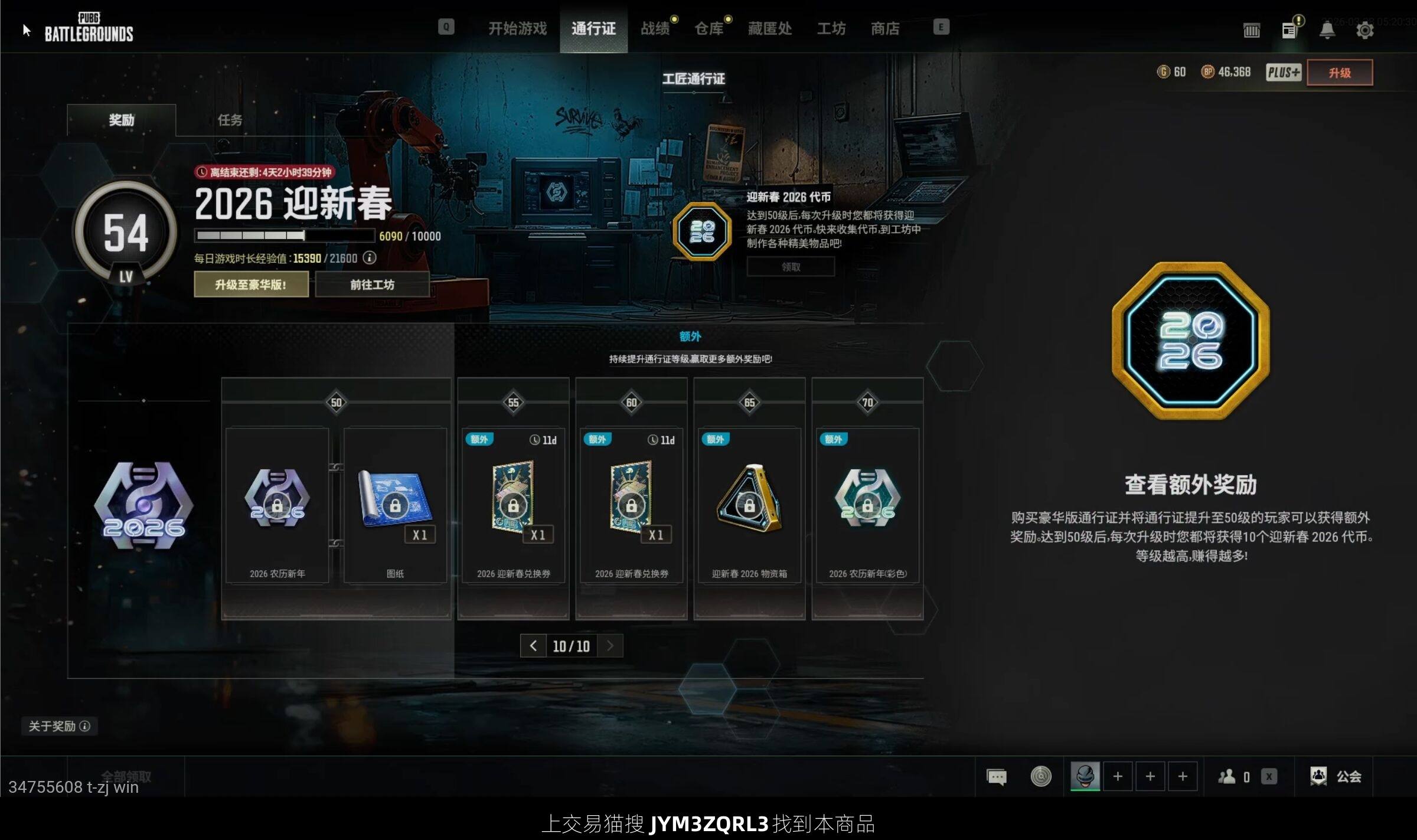Open the 关于奖励 info link
1417x840 pixels.
(59, 726)
